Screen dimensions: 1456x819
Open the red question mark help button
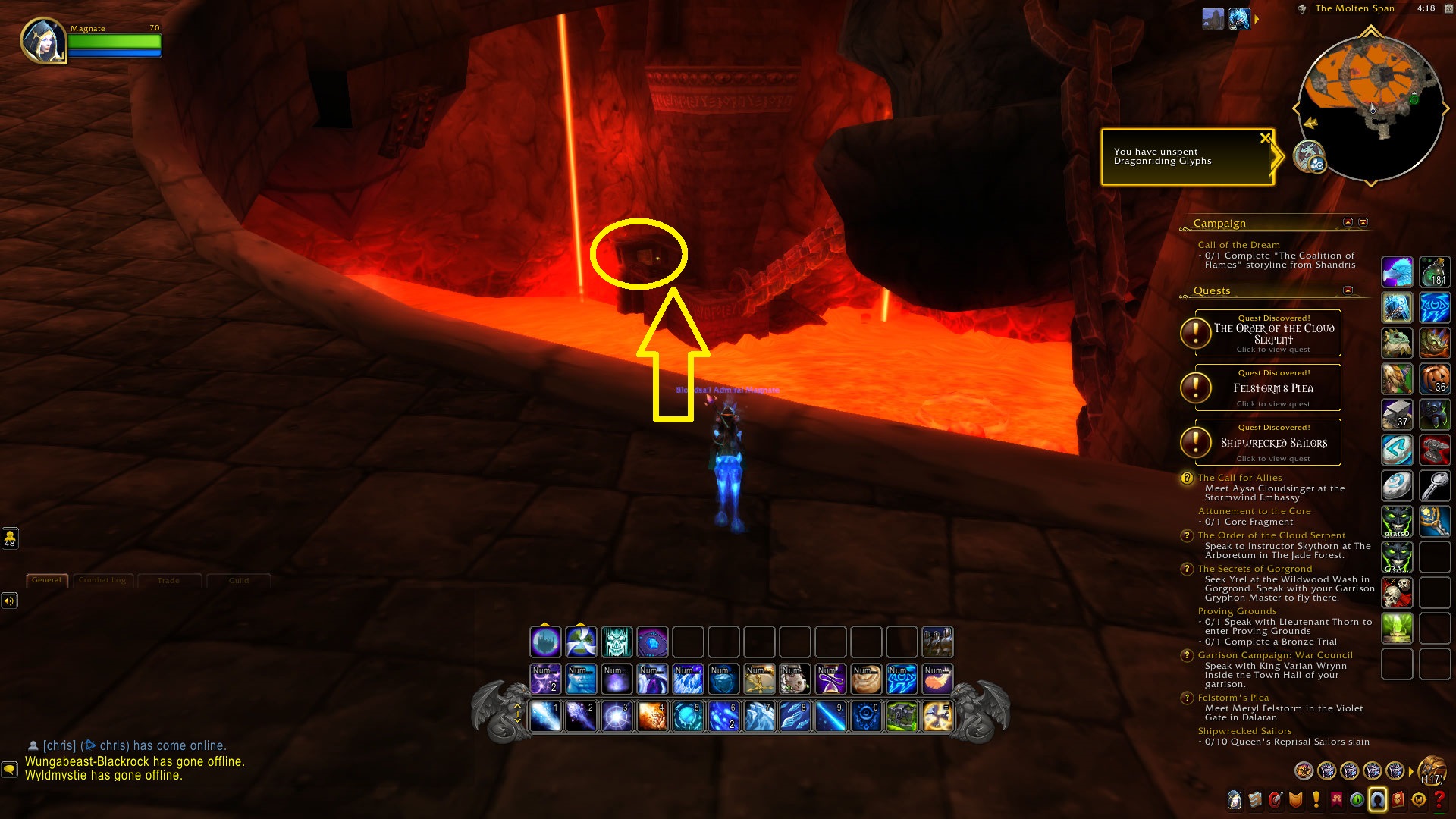1439,799
